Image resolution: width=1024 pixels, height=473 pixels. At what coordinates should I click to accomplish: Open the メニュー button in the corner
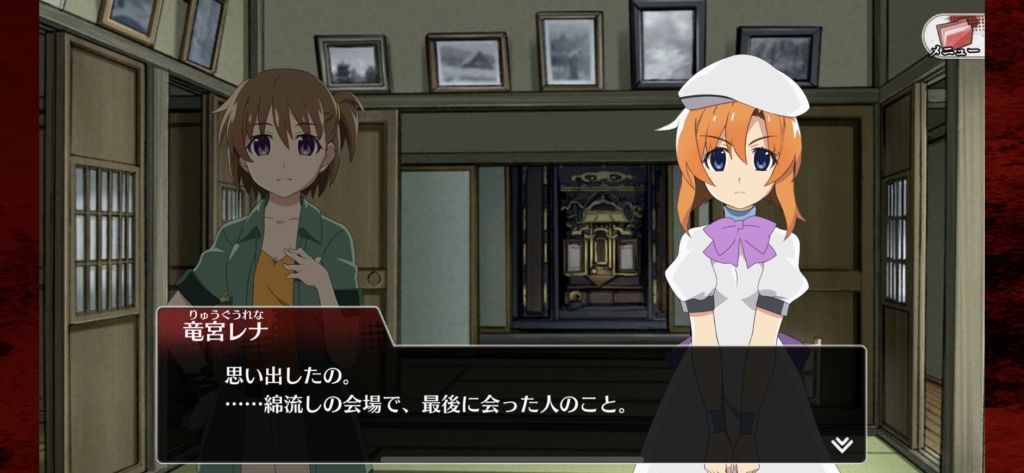click(x=952, y=35)
